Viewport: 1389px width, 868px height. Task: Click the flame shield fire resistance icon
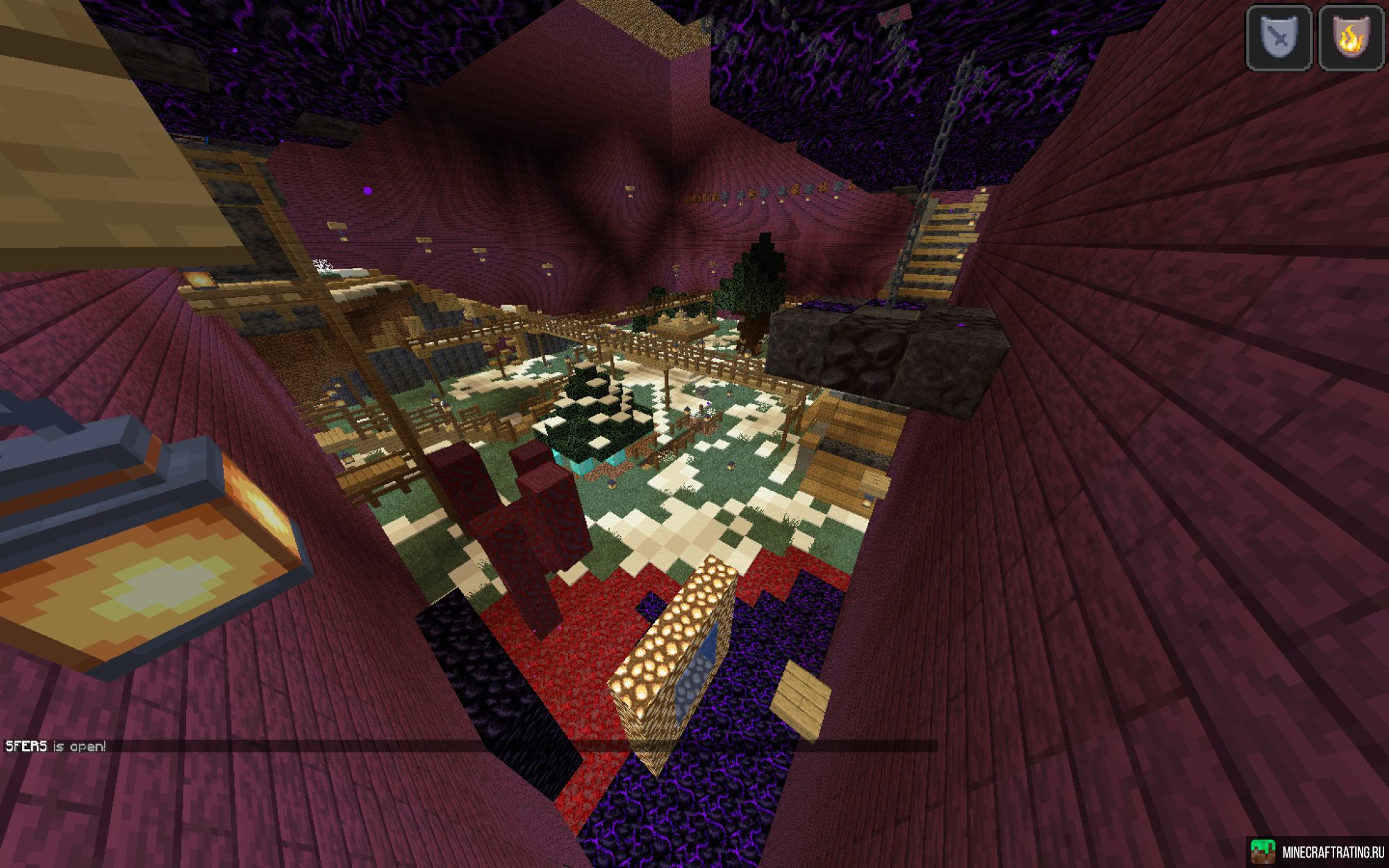1351,37
